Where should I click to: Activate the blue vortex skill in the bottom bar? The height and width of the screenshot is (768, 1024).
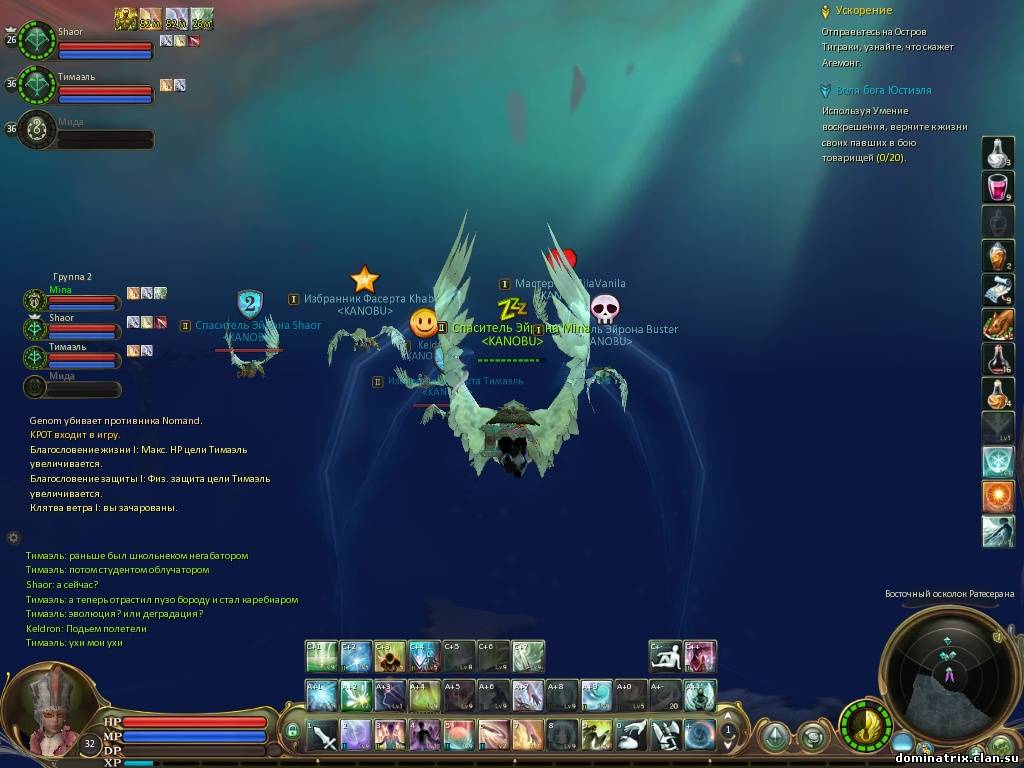pyautogui.click(x=699, y=735)
